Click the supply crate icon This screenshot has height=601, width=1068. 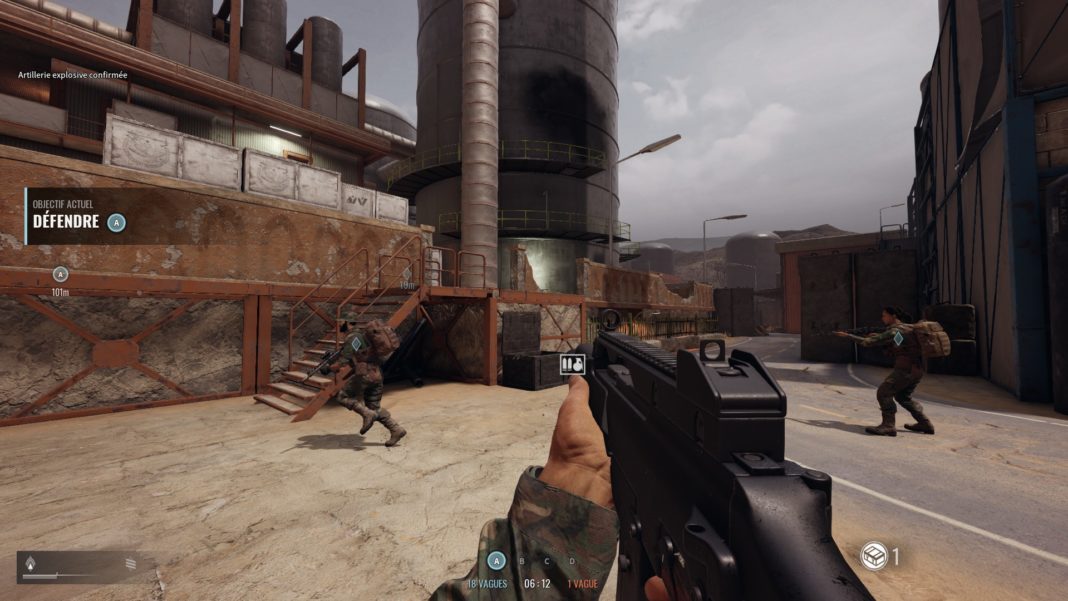pyautogui.click(x=873, y=556)
